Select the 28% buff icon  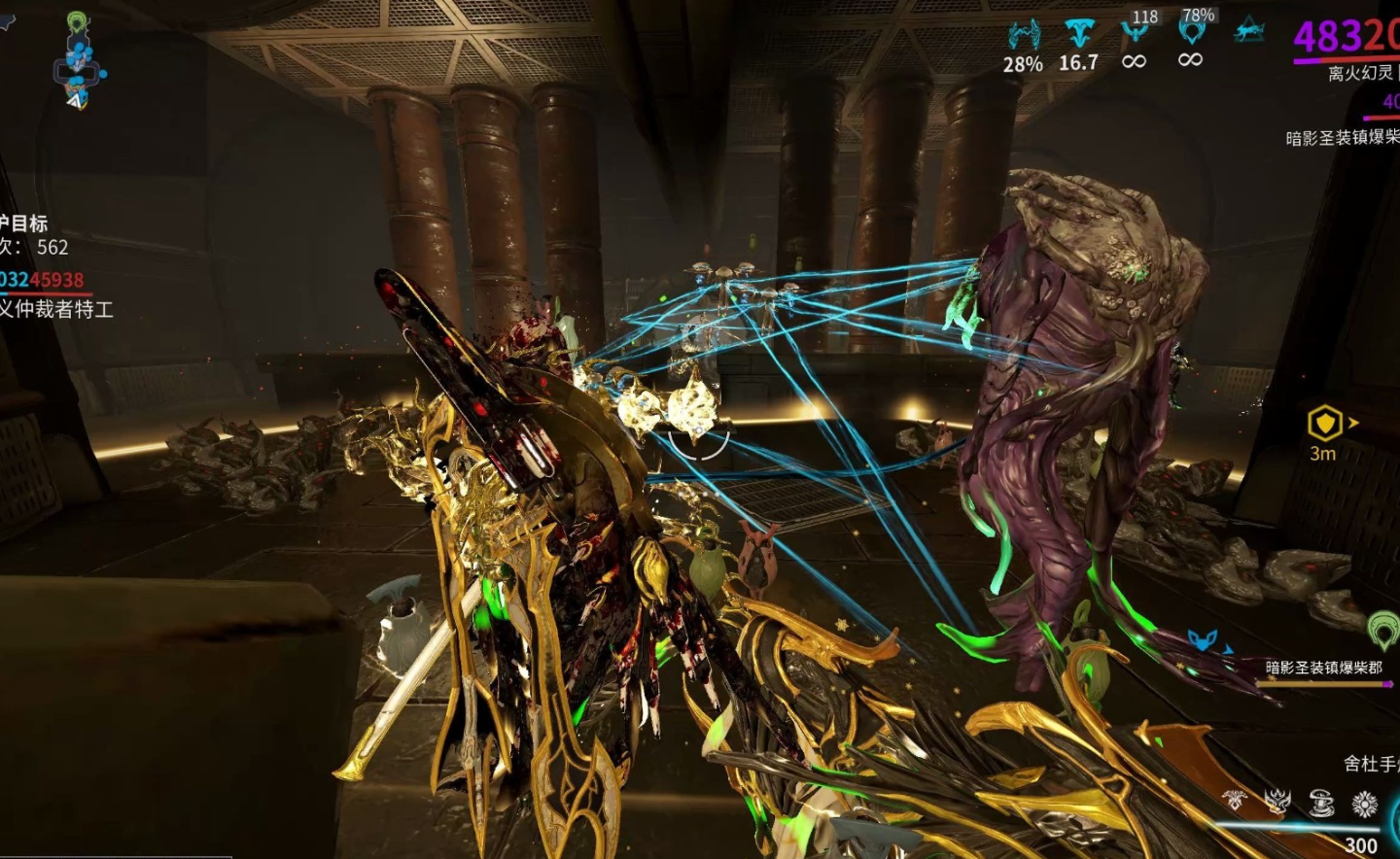(1023, 36)
